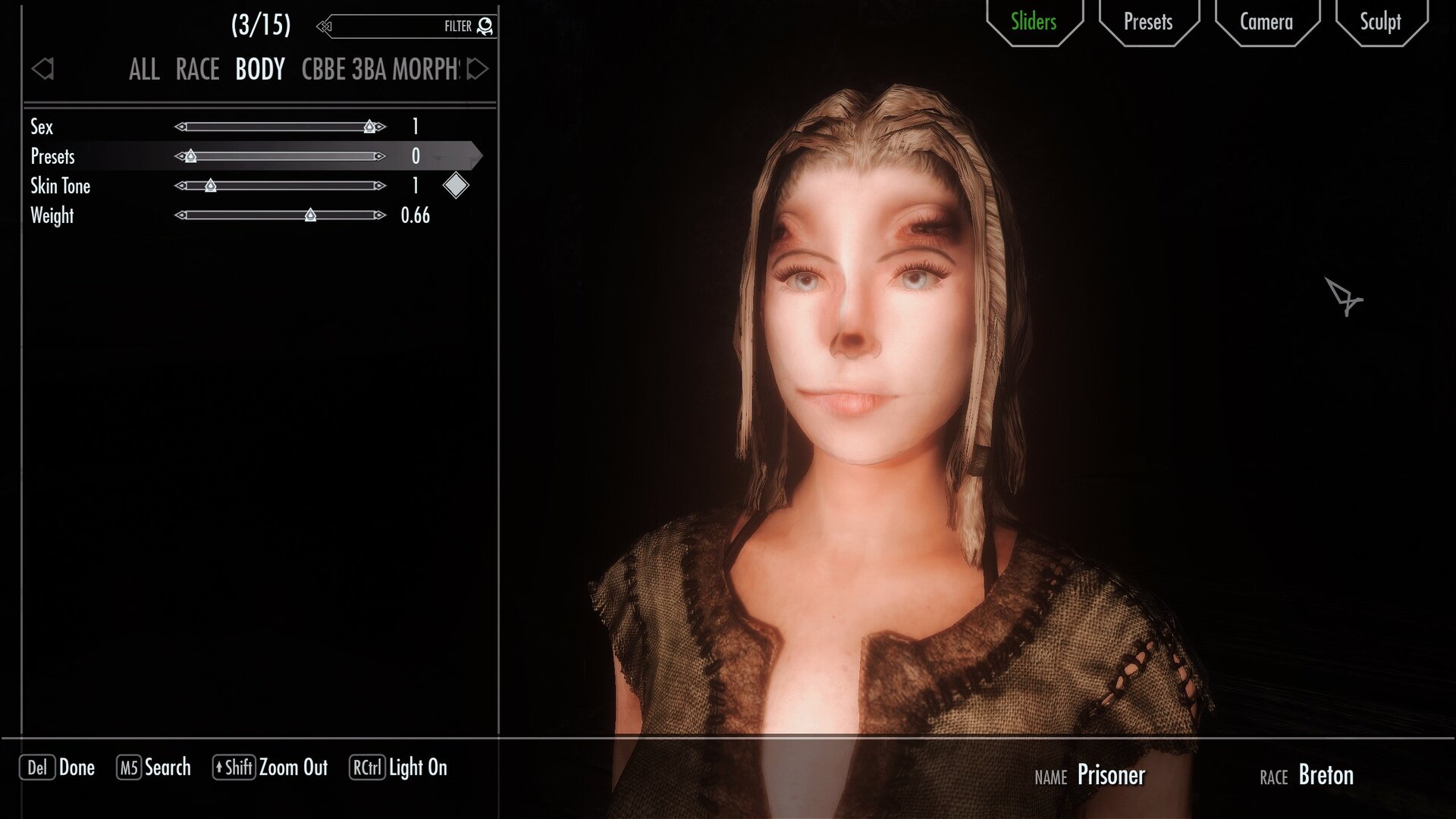Viewport: 1456px width, 819px height.
Task: Expand the Presets preset selection row
Action: point(52,157)
